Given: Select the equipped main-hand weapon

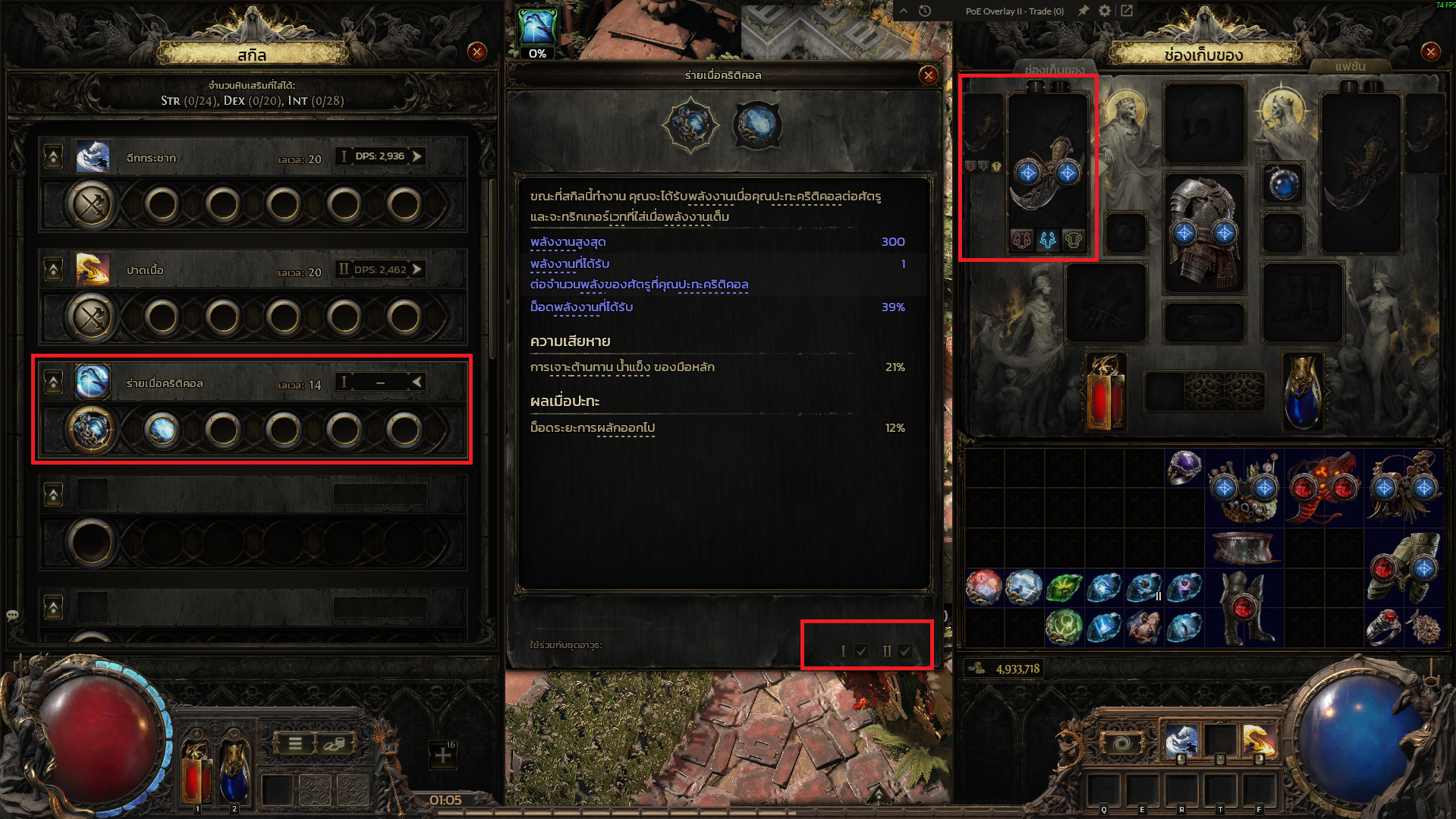Looking at the screenshot, I should [x=1047, y=173].
